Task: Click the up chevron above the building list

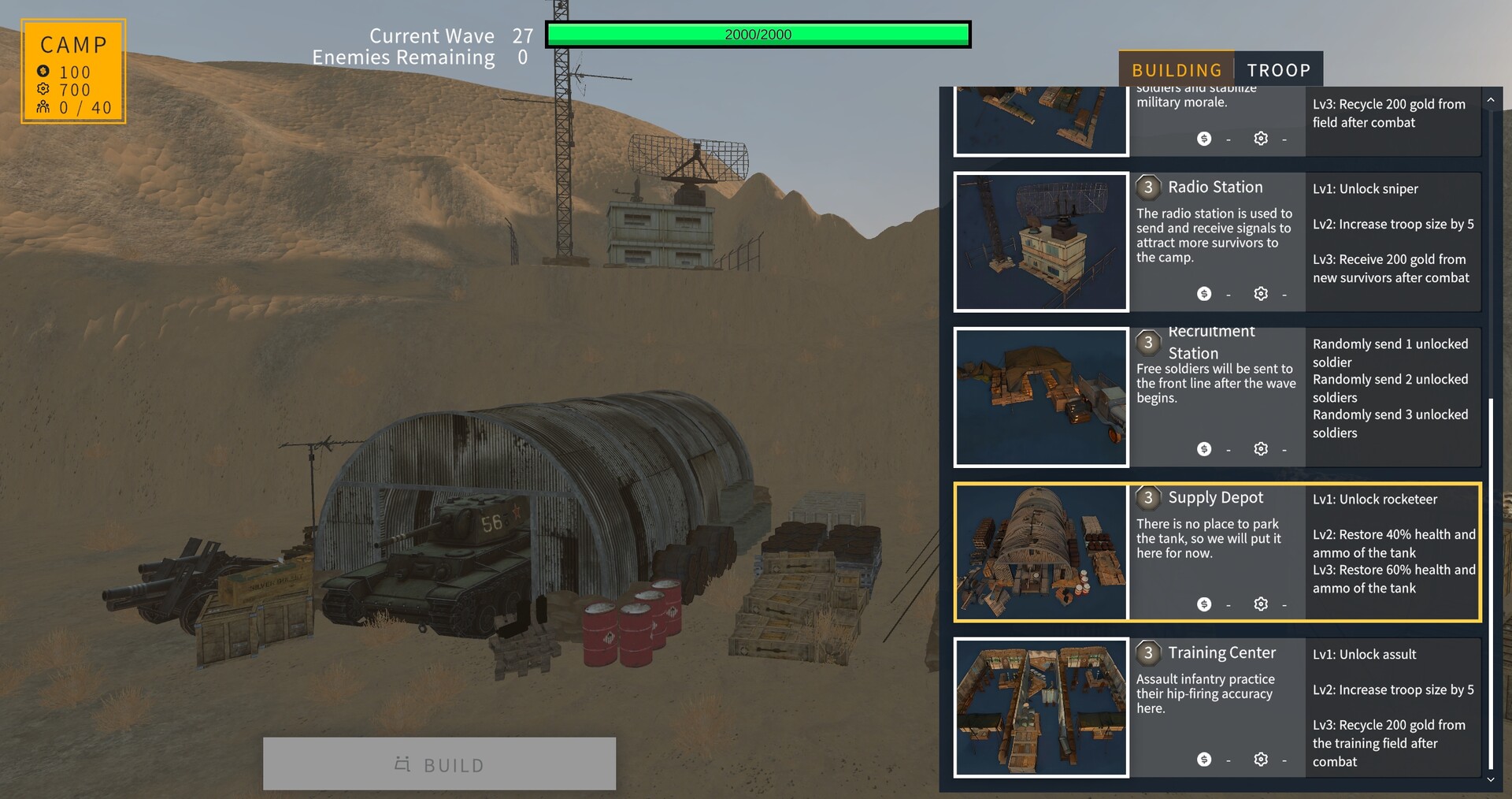Action: pos(1491,99)
